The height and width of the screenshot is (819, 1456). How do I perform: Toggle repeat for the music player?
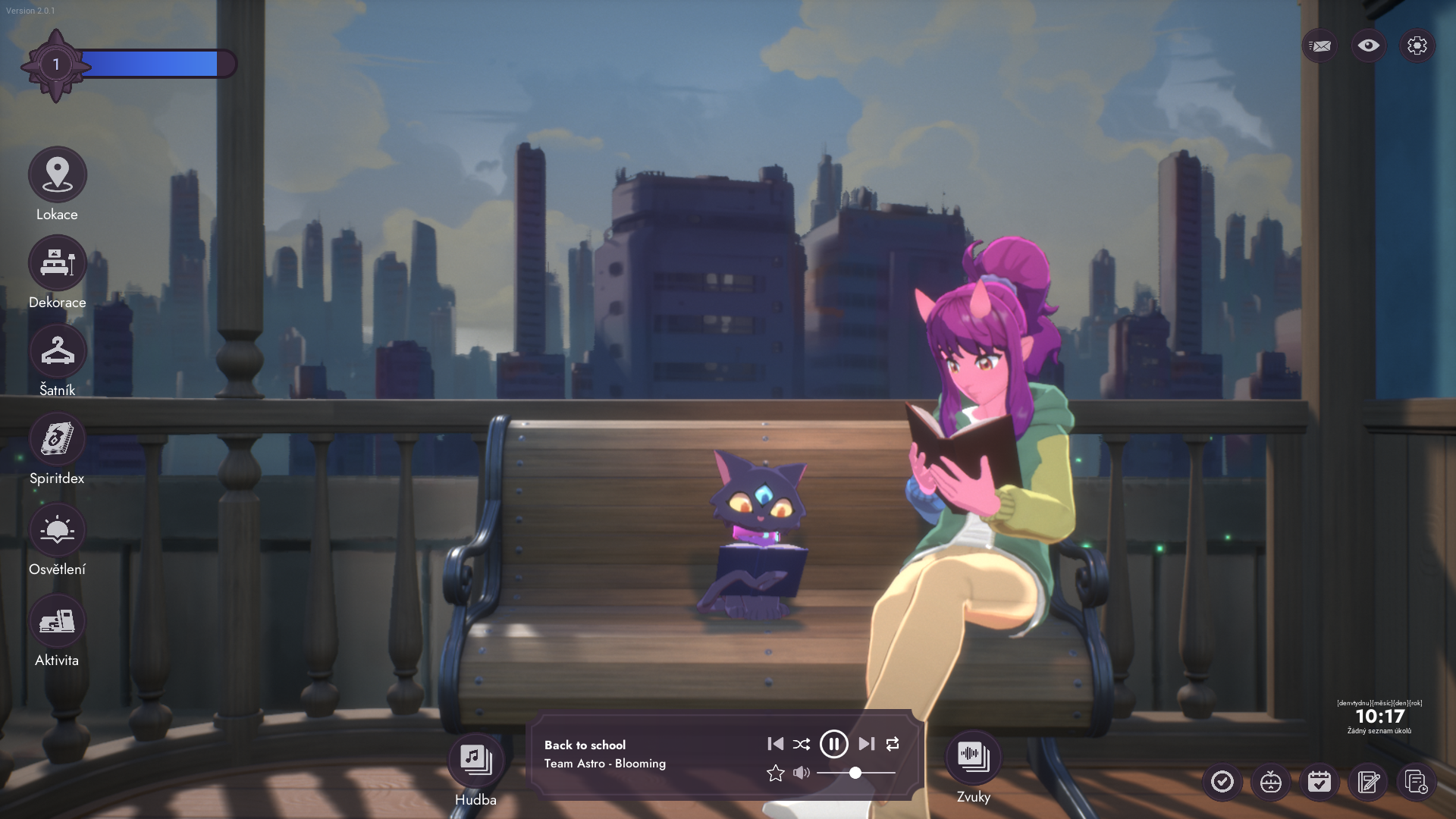893,744
